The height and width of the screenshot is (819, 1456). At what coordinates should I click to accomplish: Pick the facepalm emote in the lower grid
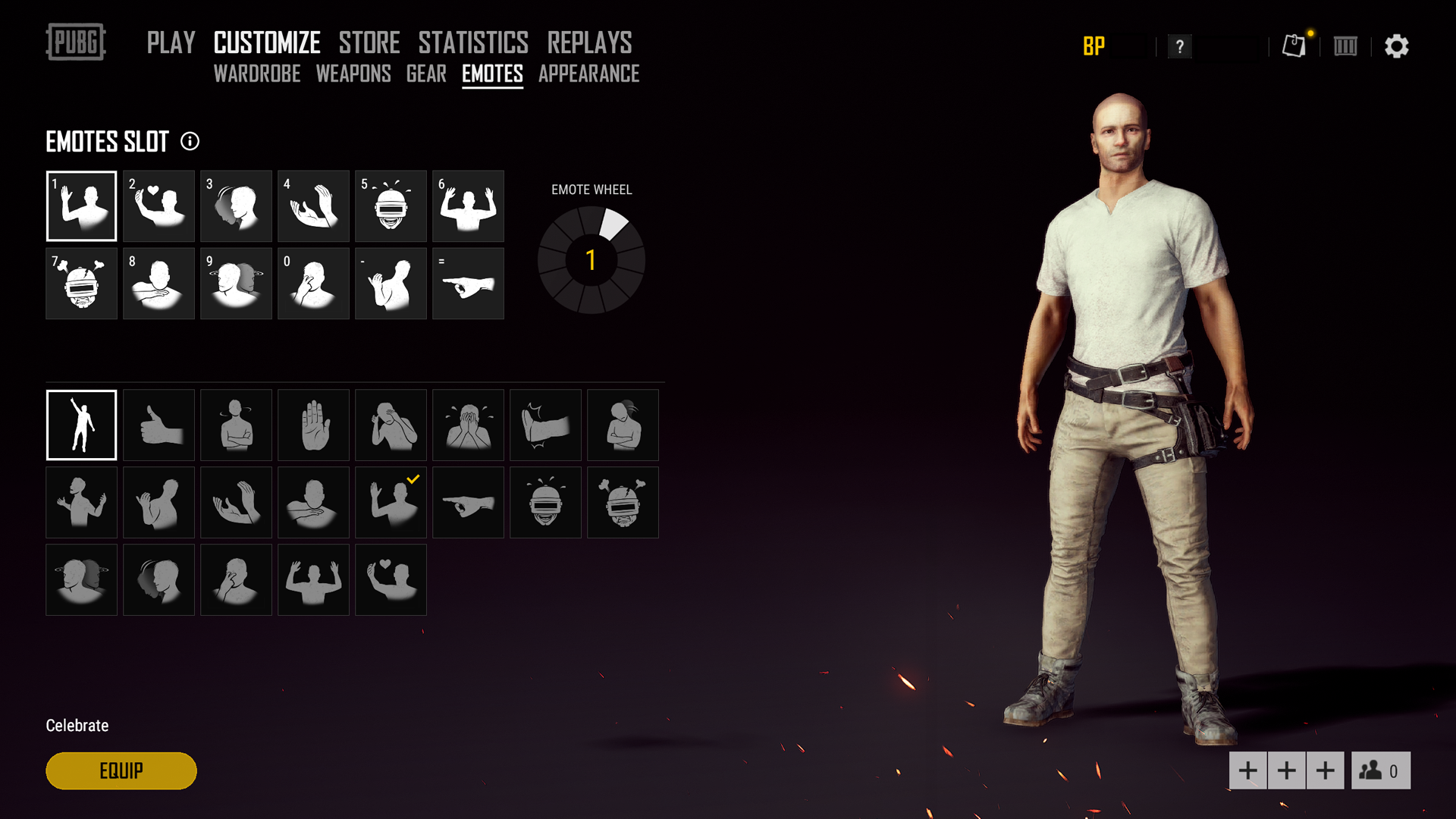click(391, 425)
